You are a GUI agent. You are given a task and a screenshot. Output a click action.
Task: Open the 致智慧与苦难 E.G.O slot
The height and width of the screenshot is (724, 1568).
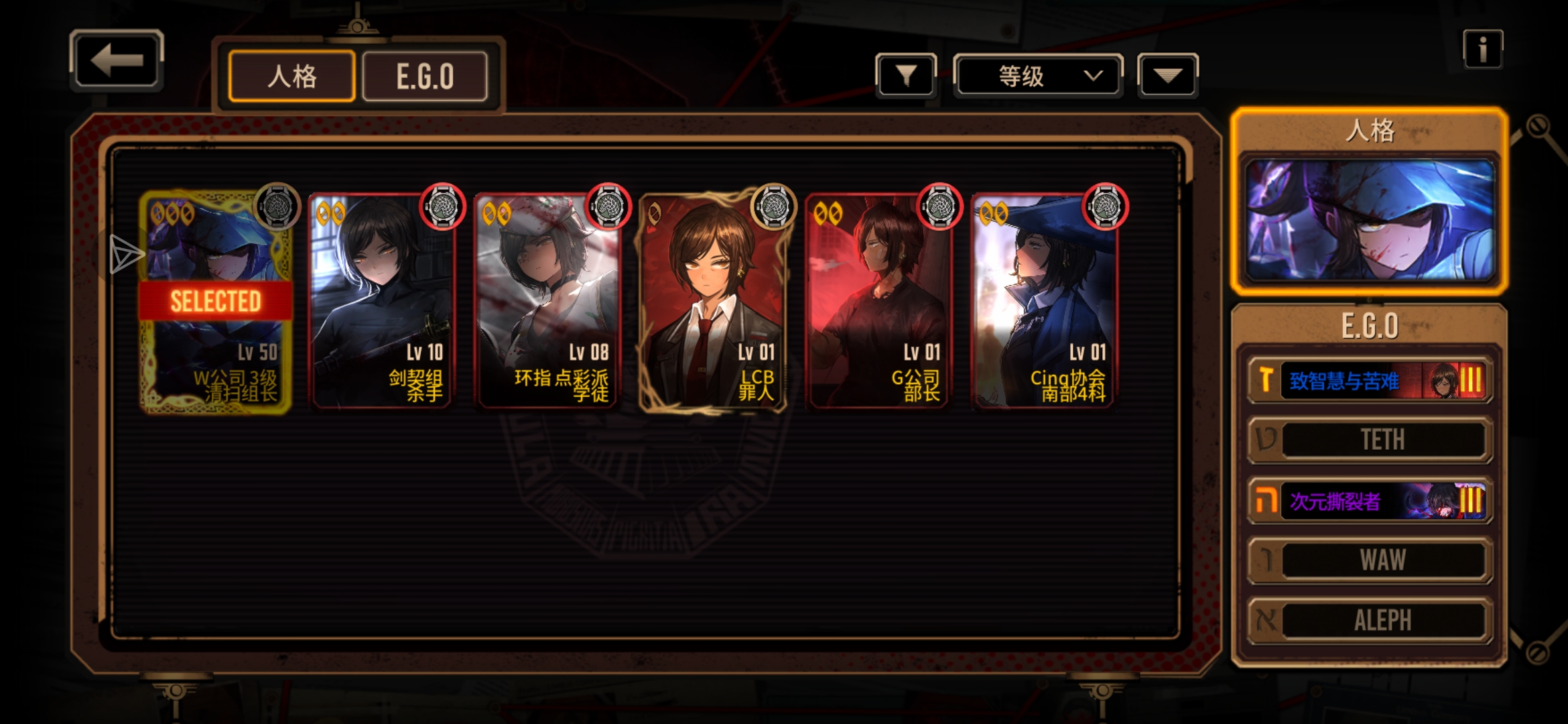click(x=1370, y=381)
